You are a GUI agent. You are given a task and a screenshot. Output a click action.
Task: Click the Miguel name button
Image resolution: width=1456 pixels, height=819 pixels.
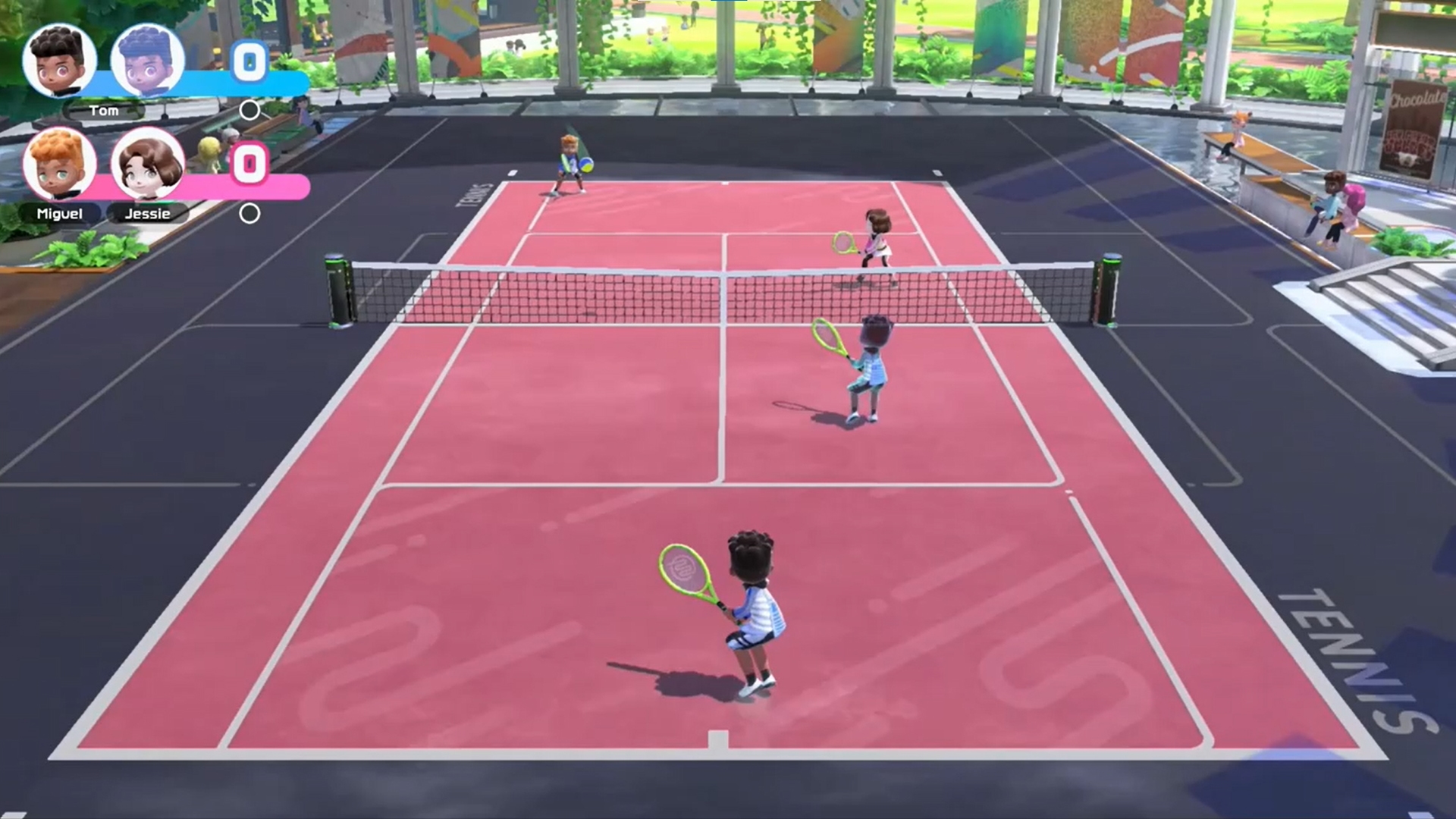(x=58, y=215)
